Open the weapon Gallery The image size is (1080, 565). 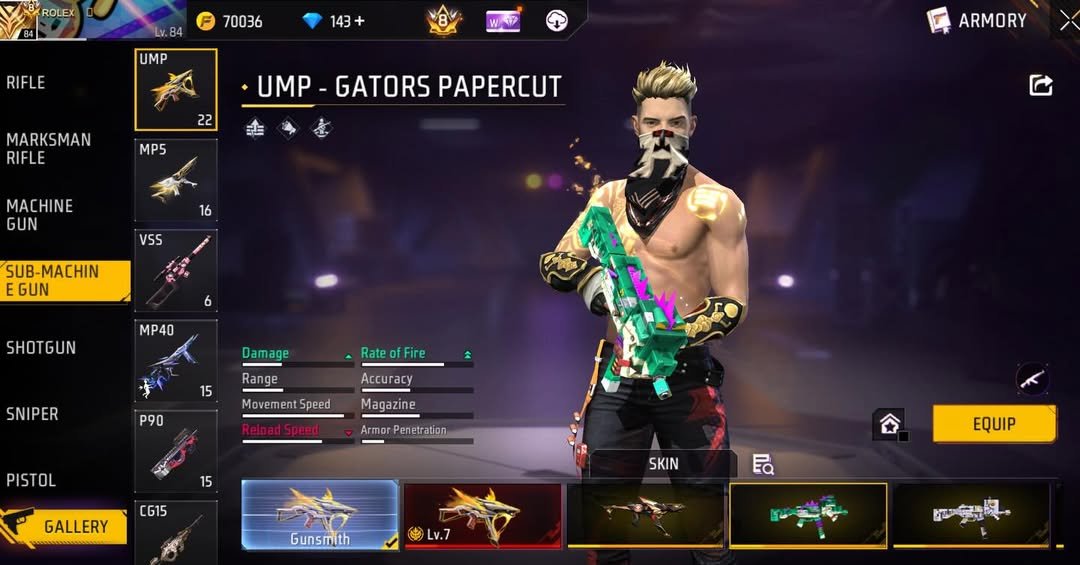(x=66, y=526)
